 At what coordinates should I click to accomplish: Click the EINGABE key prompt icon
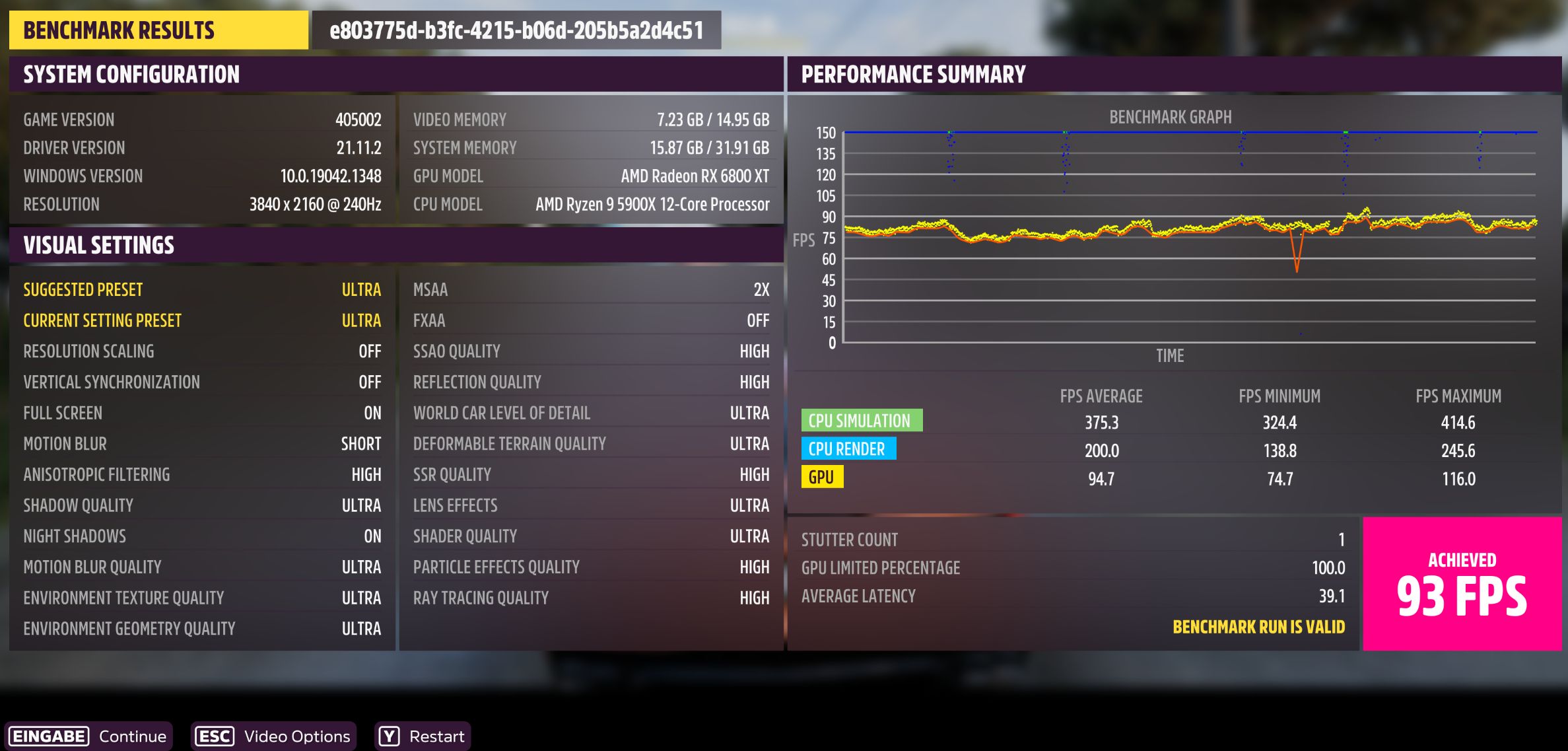[x=48, y=736]
